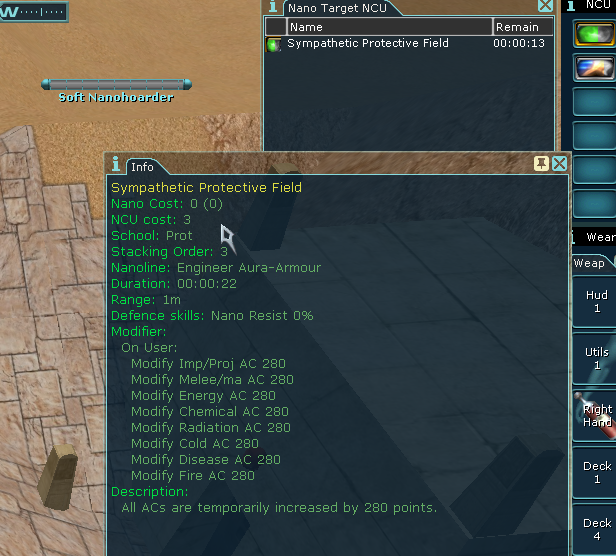616x556 pixels.
Task: Click the Nano Target NCU window's 'i' icon
Action: point(271,7)
